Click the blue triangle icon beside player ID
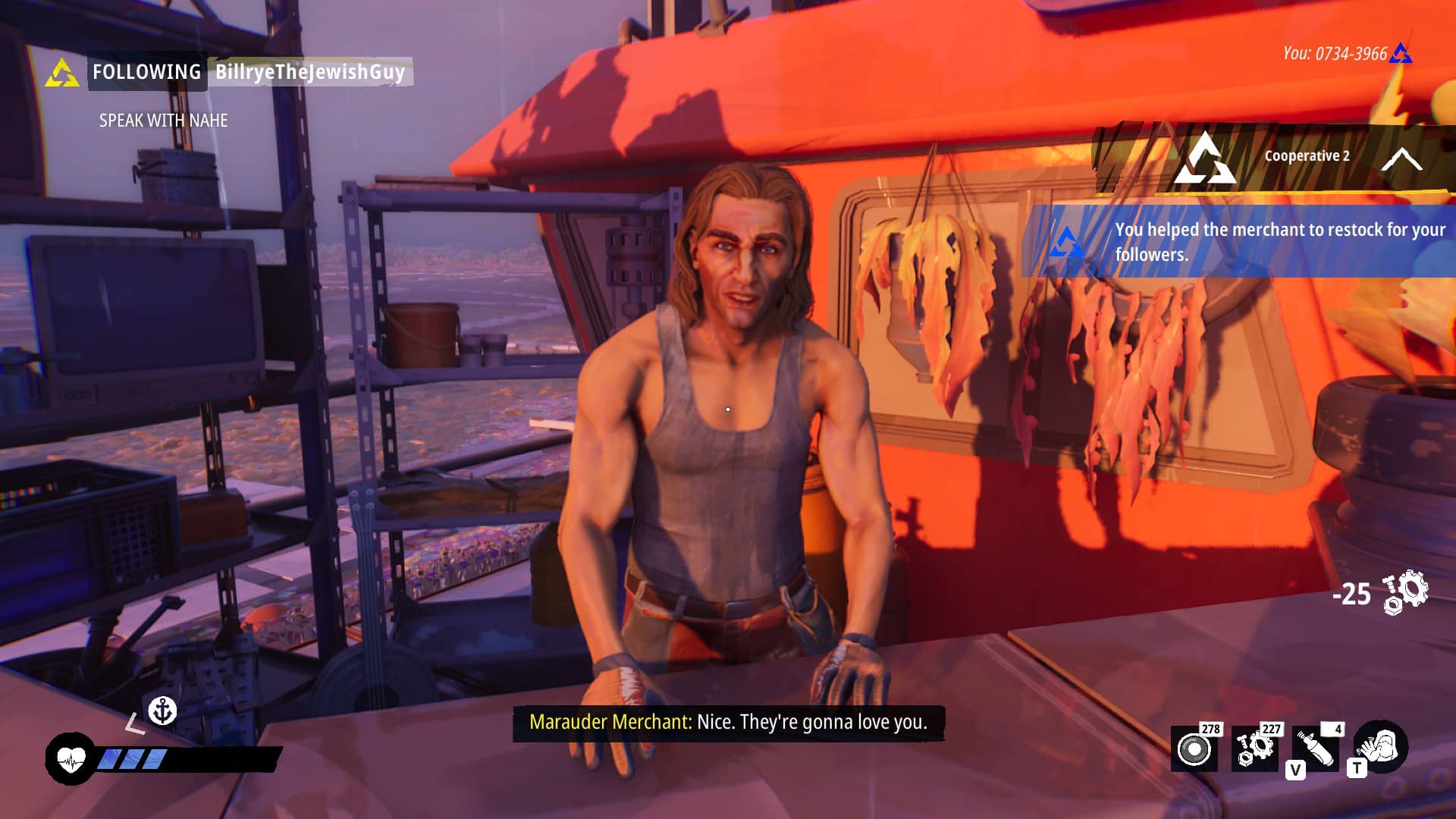Screen dimensions: 1456x819 (1401, 54)
